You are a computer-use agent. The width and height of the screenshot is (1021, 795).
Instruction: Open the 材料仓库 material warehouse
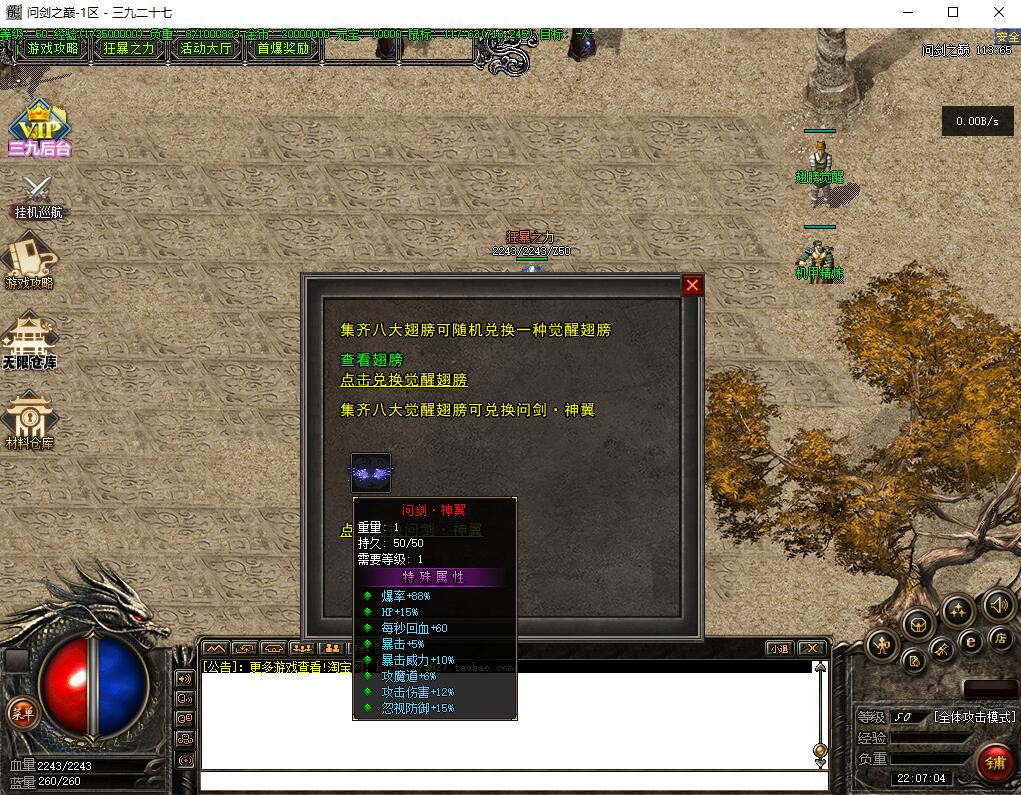tap(29, 420)
